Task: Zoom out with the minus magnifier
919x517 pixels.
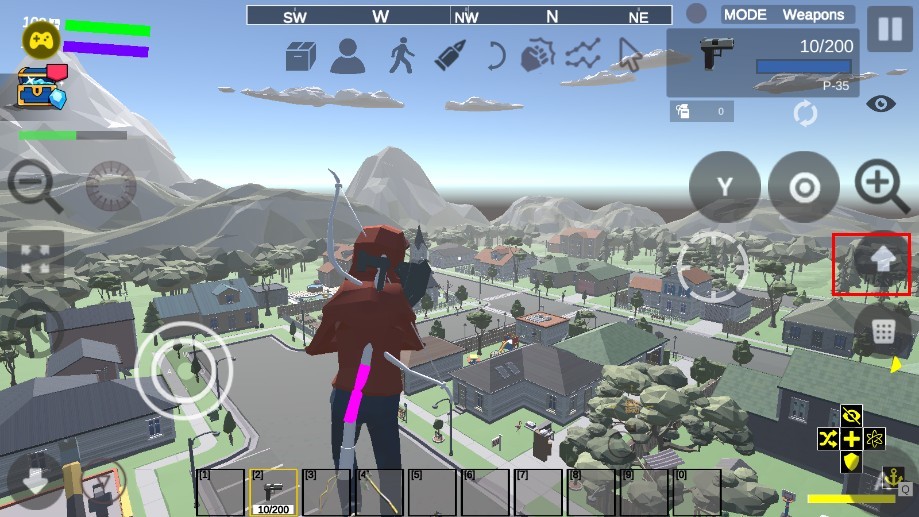Action: (35, 186)
